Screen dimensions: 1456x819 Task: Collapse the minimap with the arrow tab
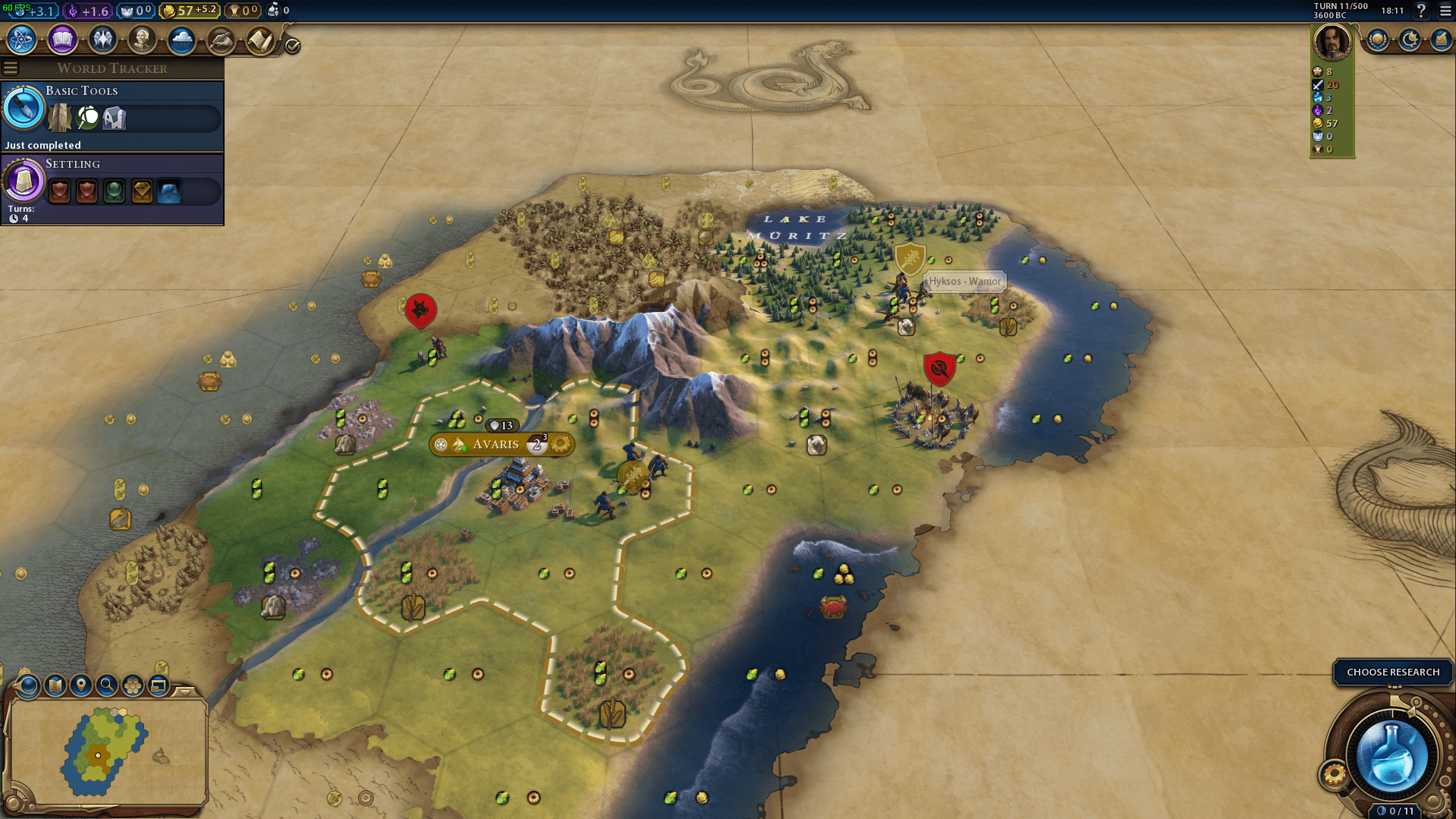point(184,691)
